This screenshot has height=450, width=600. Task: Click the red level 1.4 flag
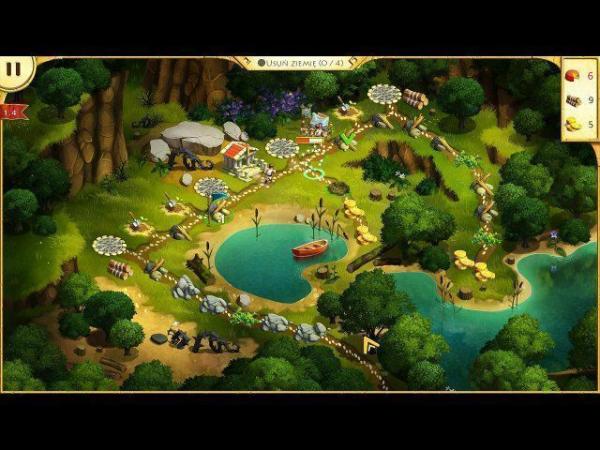[x=13, y=111]
